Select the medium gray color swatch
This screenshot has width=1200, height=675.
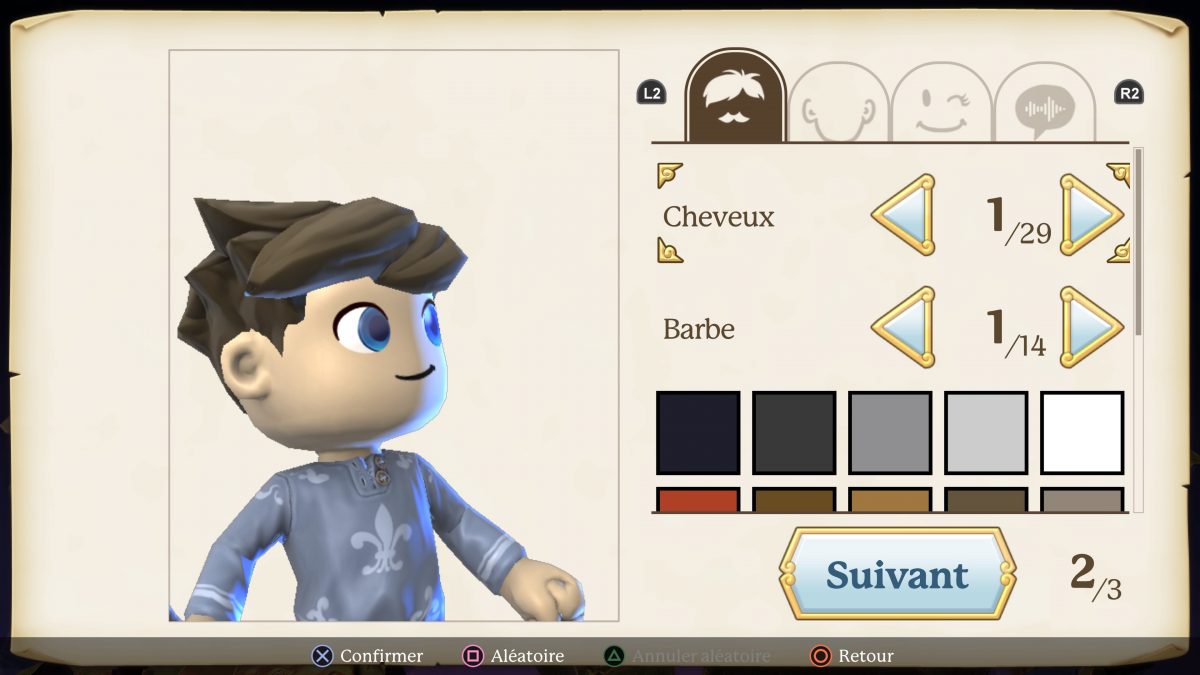890,432
